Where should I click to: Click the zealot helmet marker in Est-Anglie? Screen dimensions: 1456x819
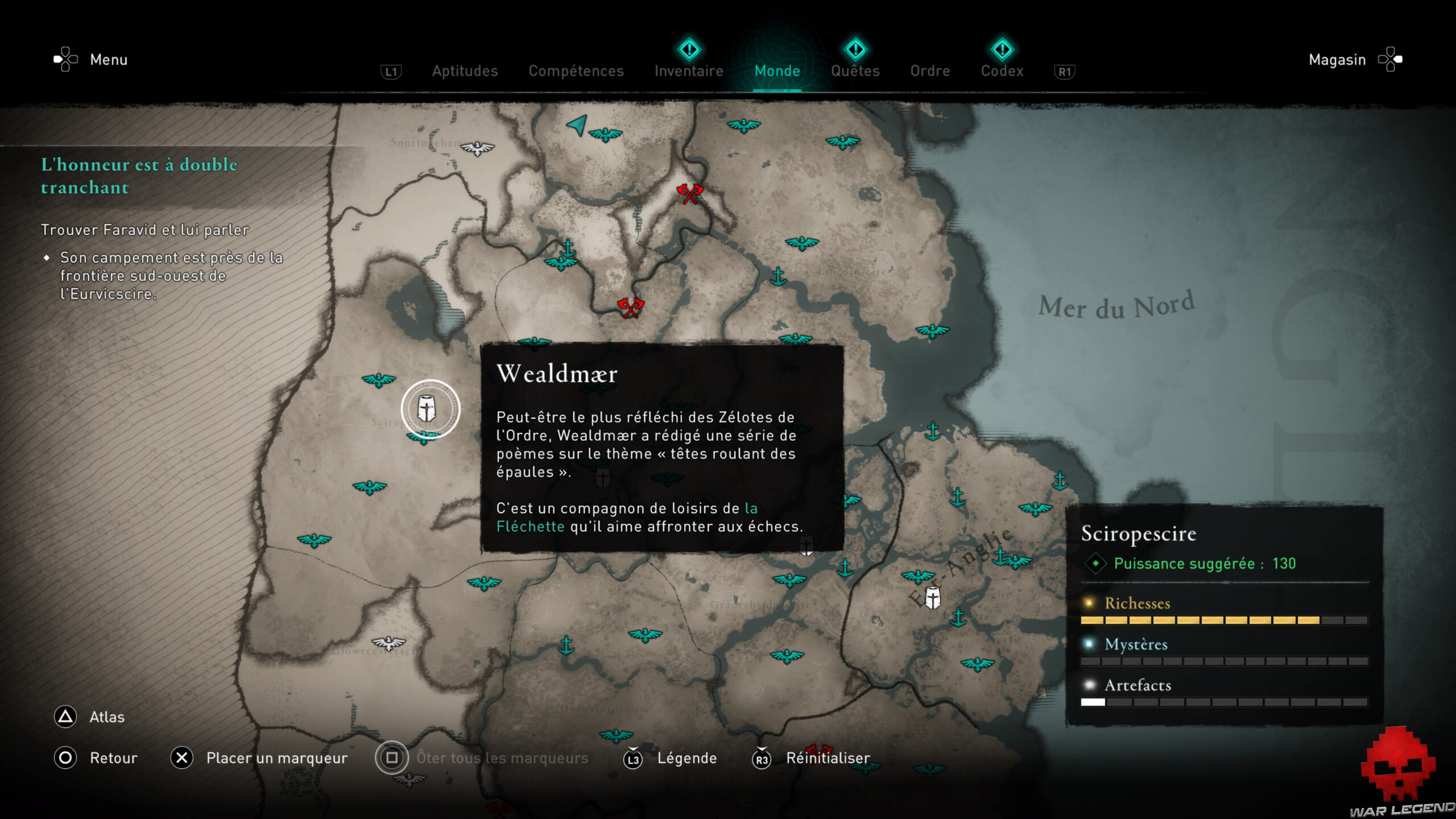coord(933,598)
